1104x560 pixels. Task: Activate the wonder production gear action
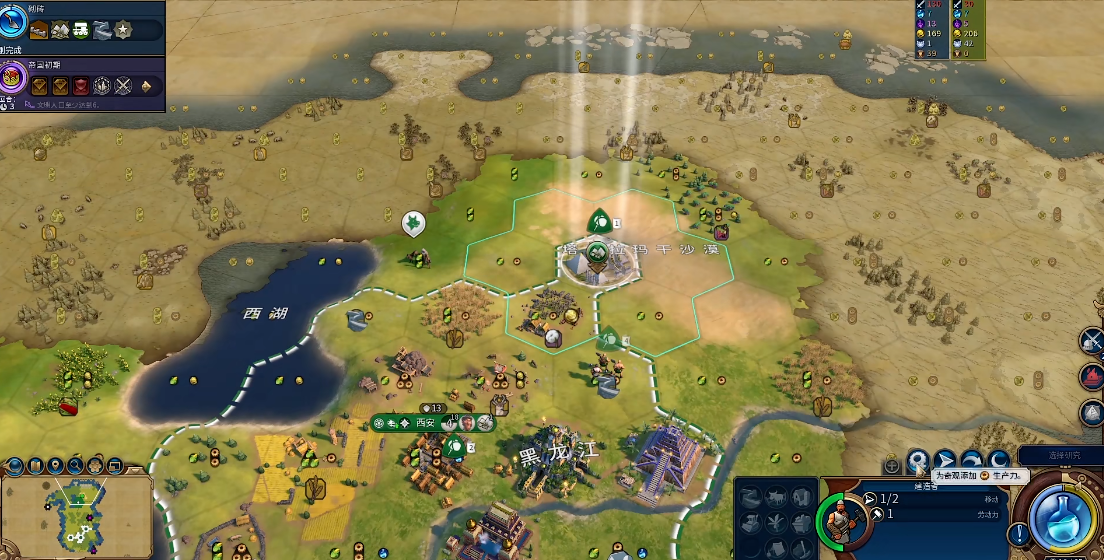(x=917, y=461)
